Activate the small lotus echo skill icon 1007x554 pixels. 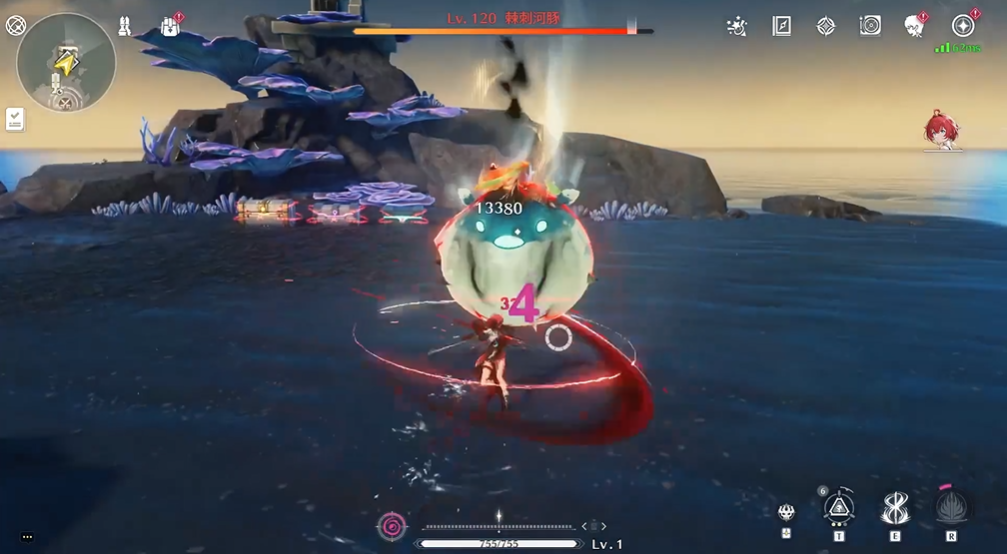787,513
